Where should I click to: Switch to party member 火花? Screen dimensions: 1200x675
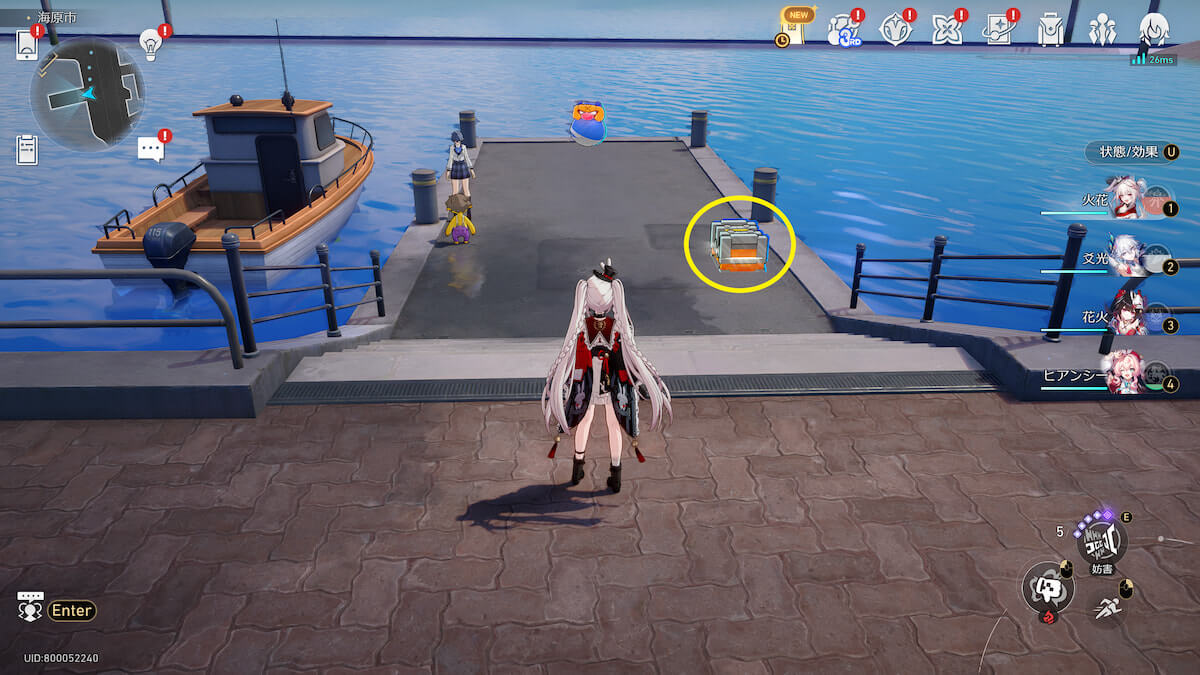click(1125, 201)
